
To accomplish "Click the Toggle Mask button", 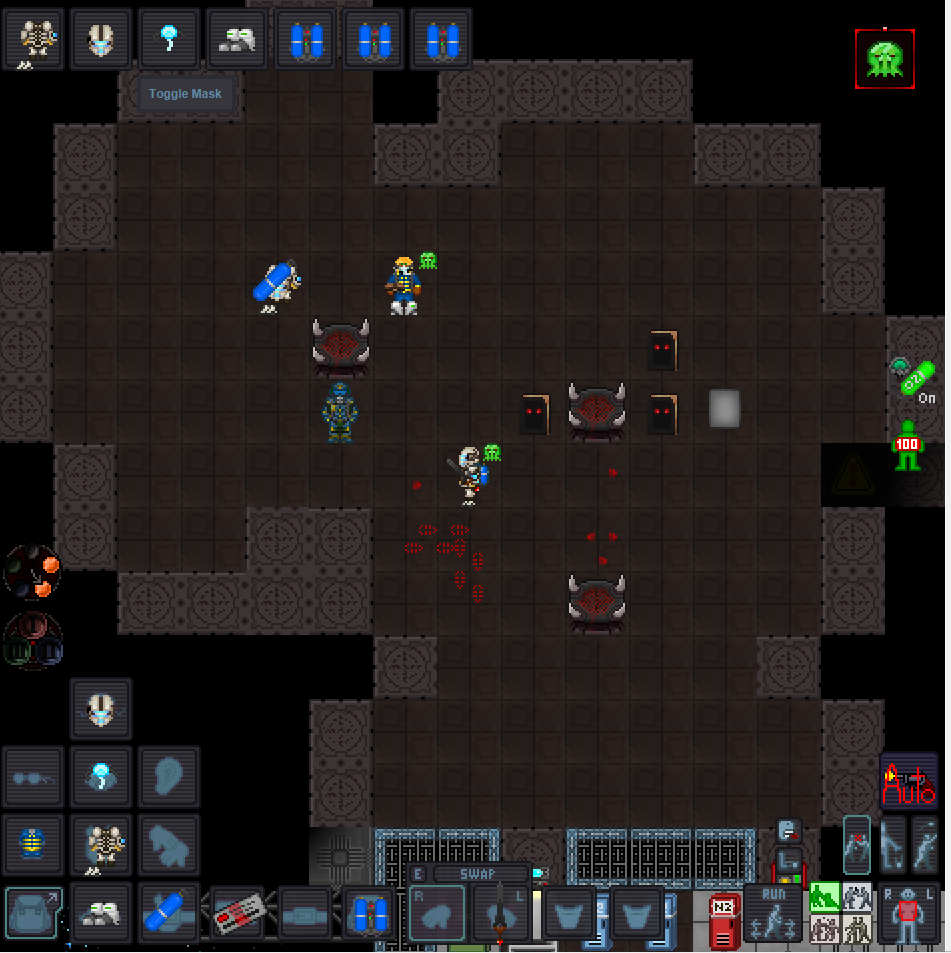I will point(185,94).
